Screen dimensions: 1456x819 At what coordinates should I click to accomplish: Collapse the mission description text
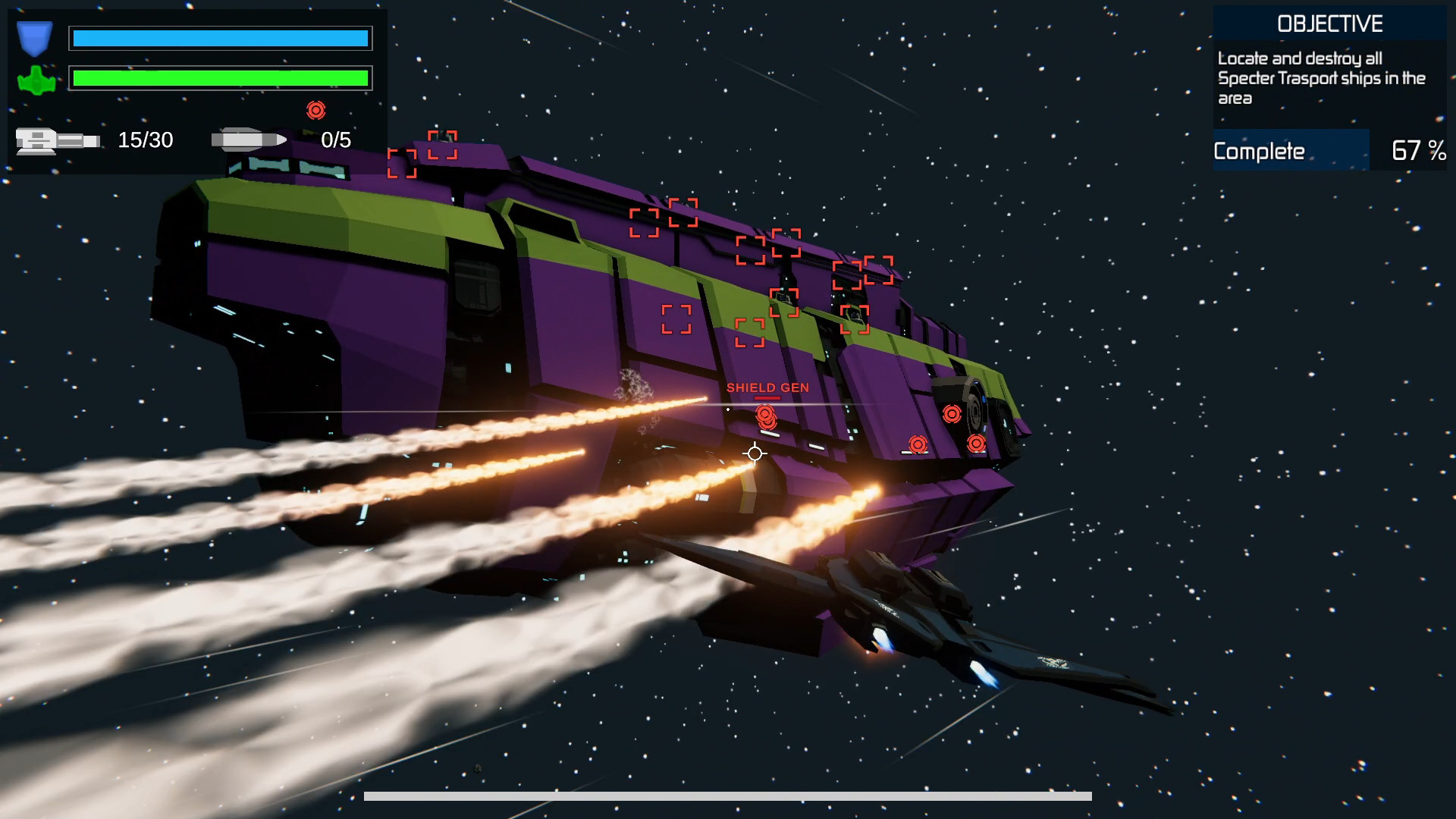pos(1323,76)
